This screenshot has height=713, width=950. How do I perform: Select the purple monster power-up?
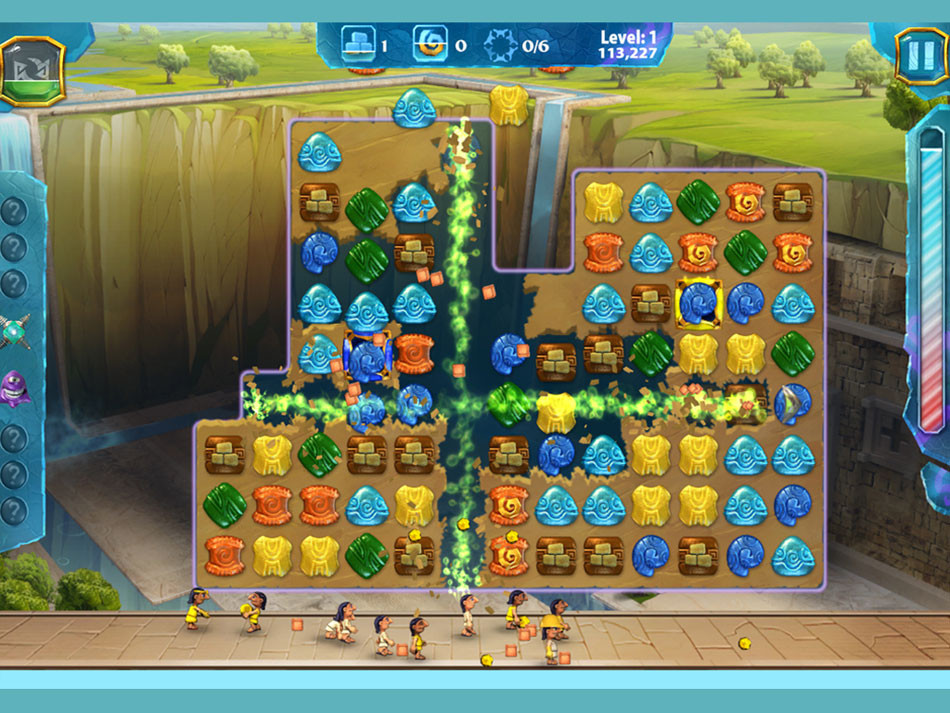pos(14,385)
